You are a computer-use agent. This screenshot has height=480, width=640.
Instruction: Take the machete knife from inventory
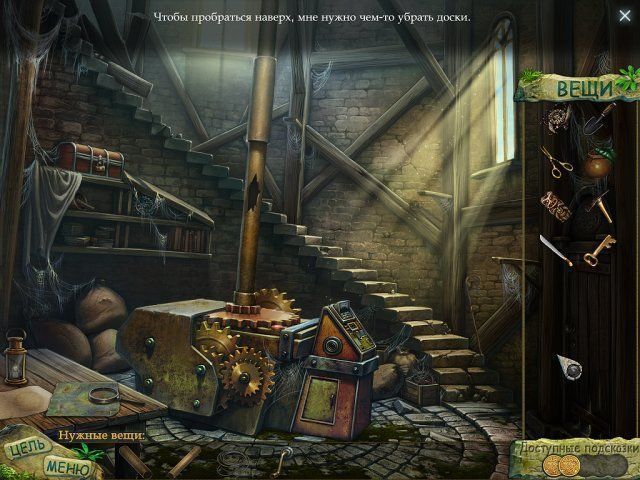[555, 250]
